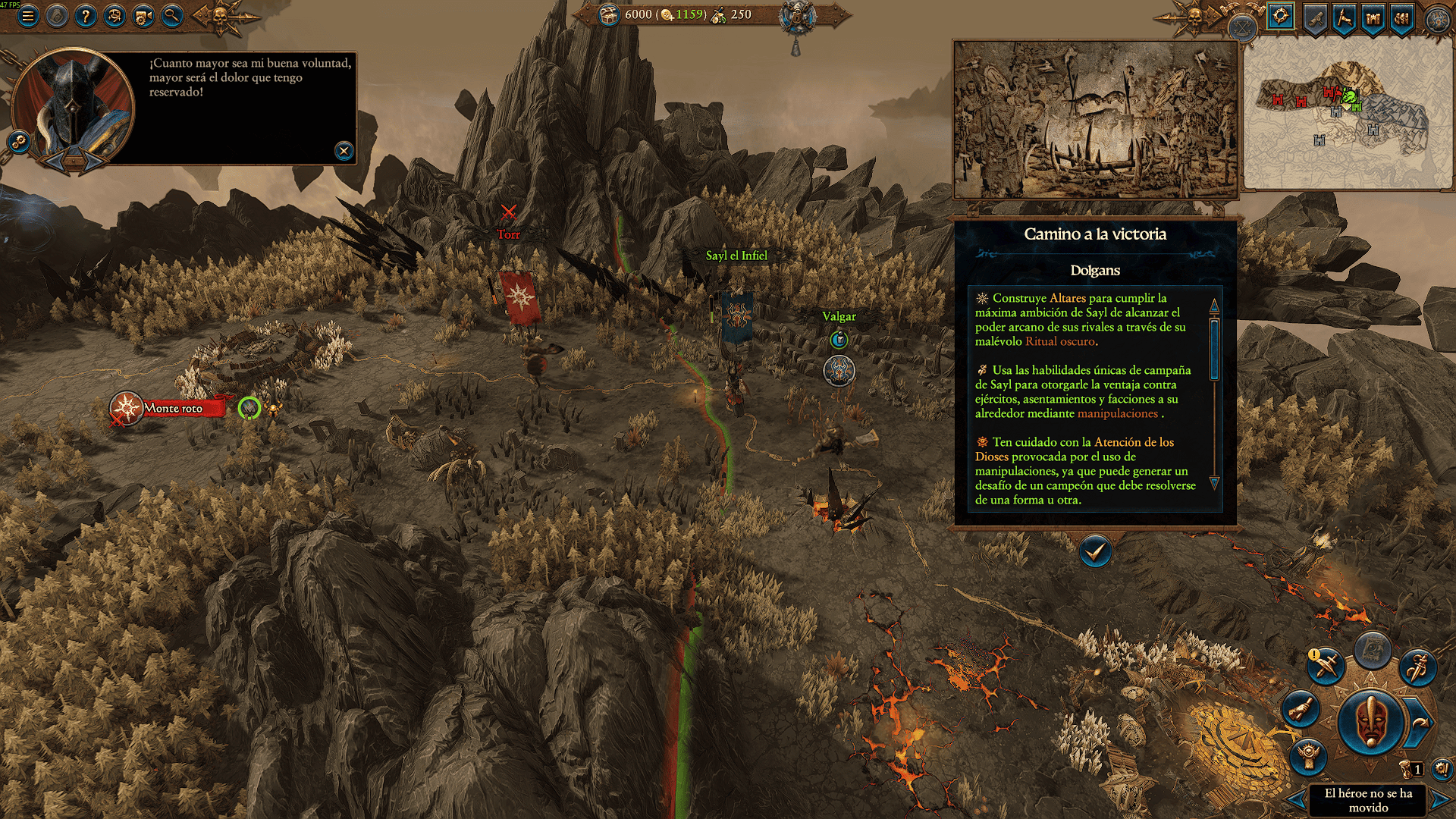Viewport: 1456px width, 819px height.
Task: Open advisor settings gear beside the portrait
Action: point(18,141)
